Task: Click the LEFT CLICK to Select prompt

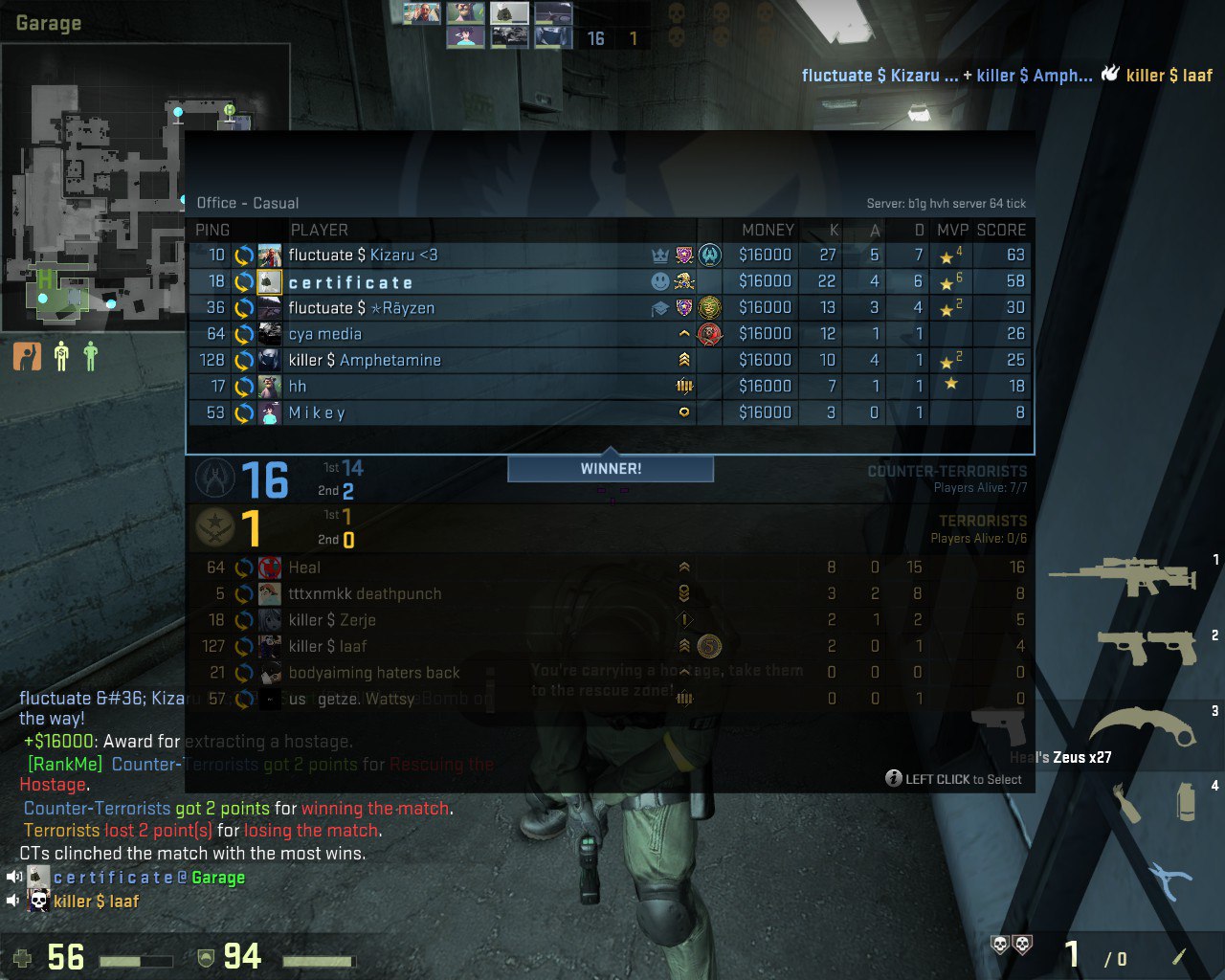Action: [955, 779]
